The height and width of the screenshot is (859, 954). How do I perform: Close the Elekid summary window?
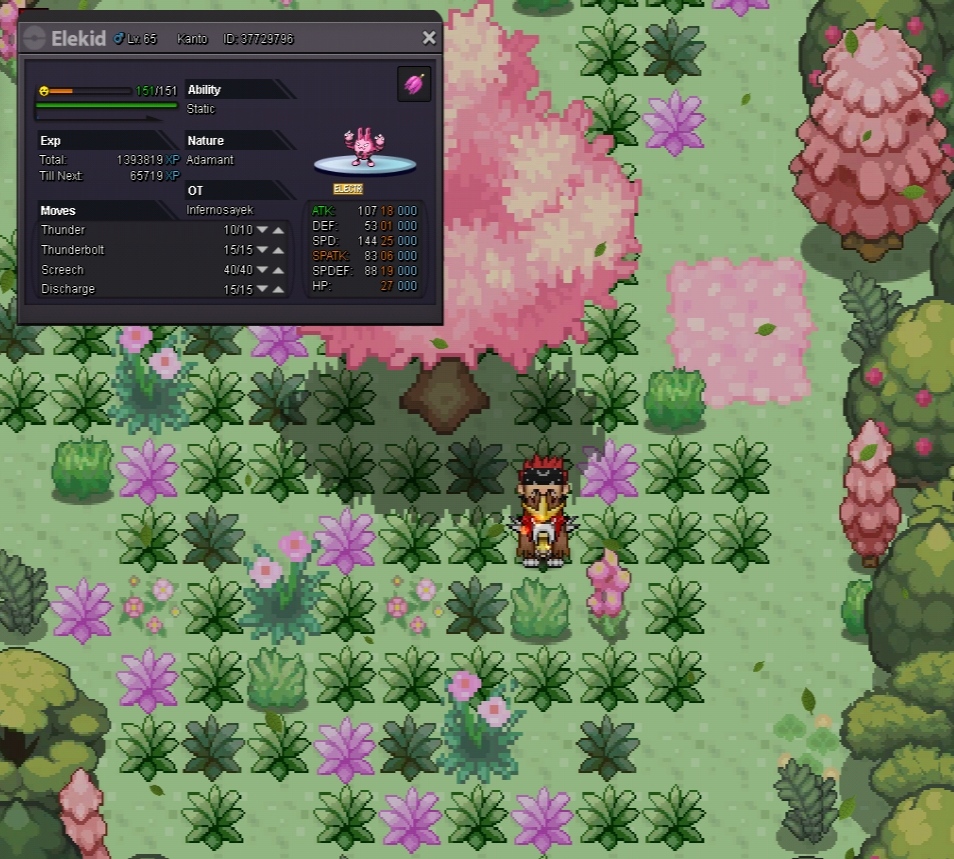click(429, 38)
